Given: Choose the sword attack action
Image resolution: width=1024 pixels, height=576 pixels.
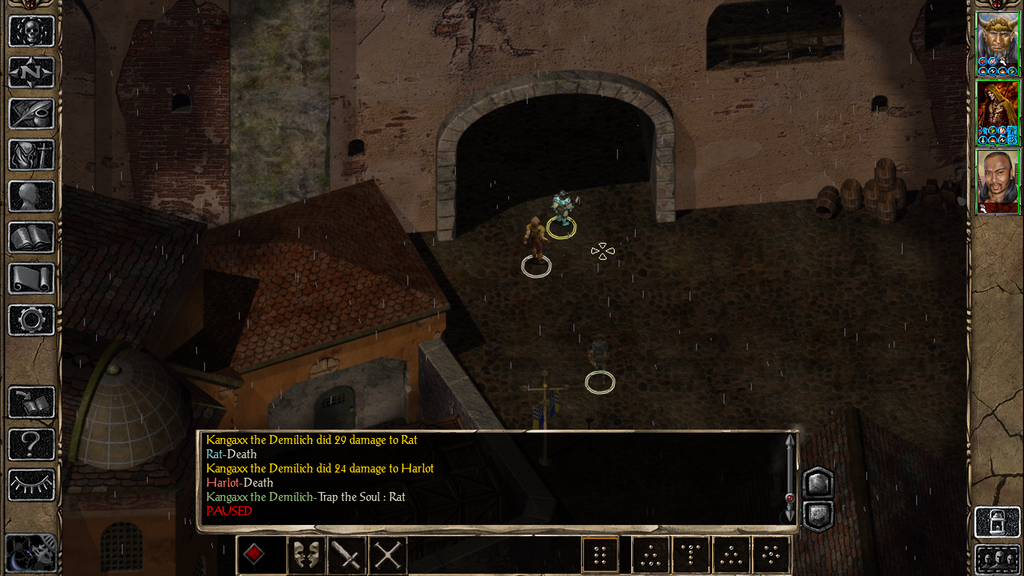Looking at the screenshot, I should (346, 555).
